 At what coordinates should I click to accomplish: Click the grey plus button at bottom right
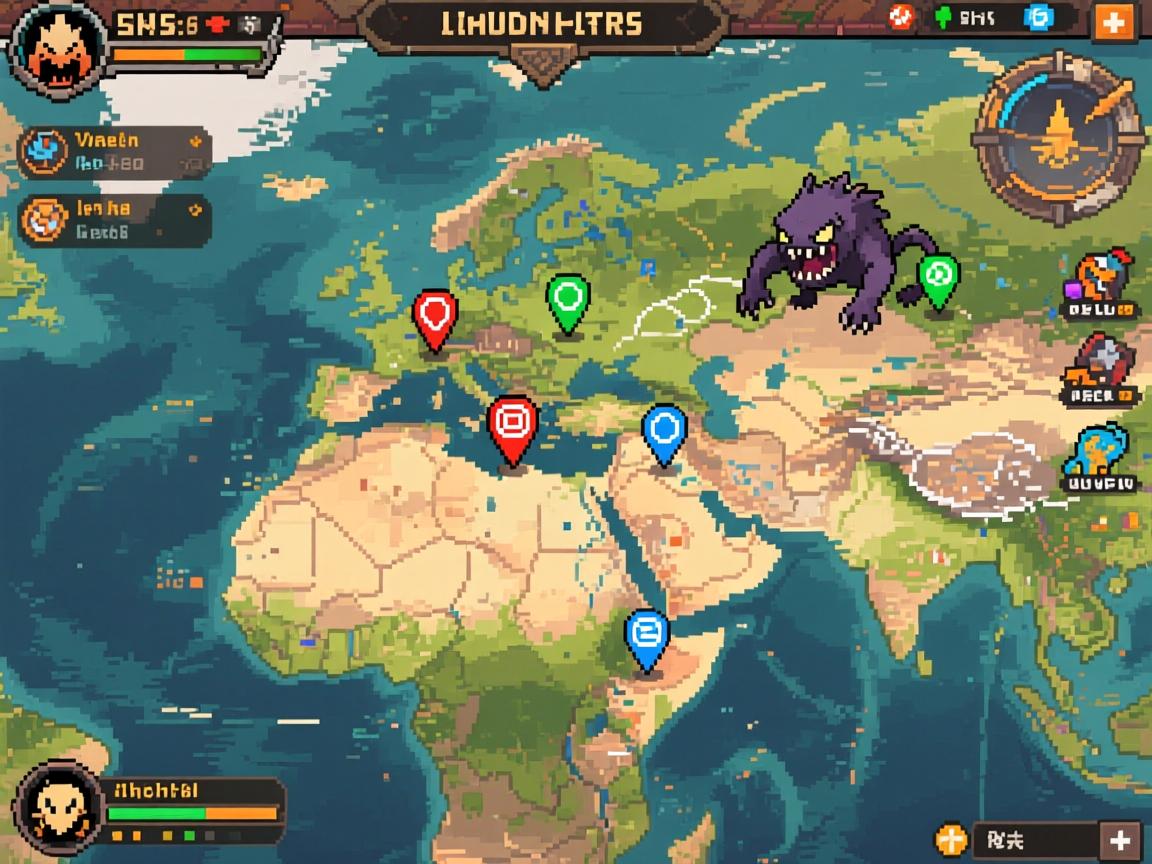[1119, 839]
